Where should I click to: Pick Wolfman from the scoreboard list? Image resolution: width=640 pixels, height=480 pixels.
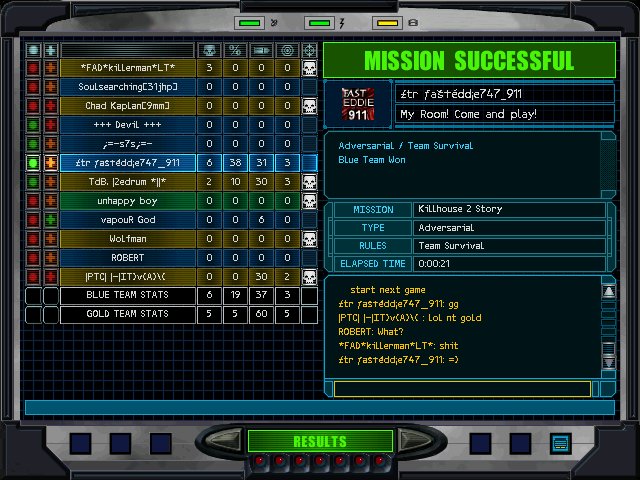127,239
